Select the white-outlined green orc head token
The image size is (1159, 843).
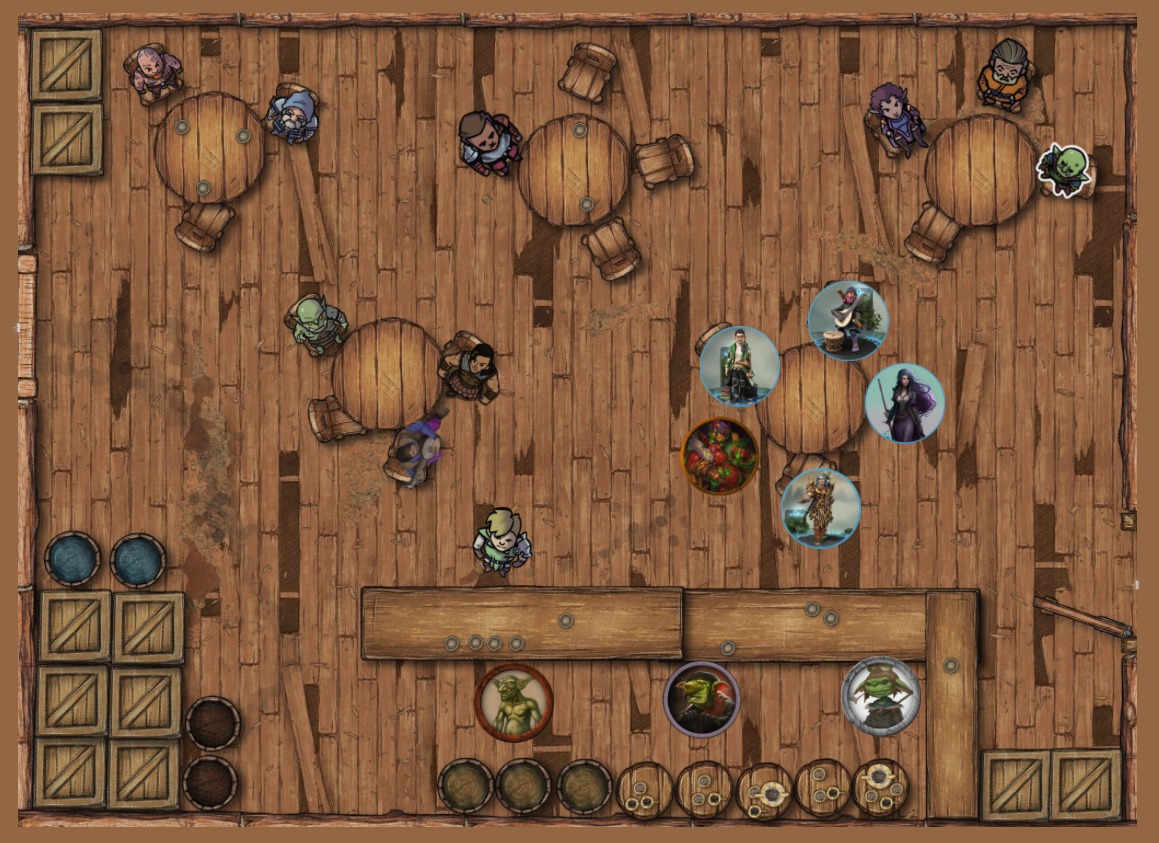[x=1064, y=168]
